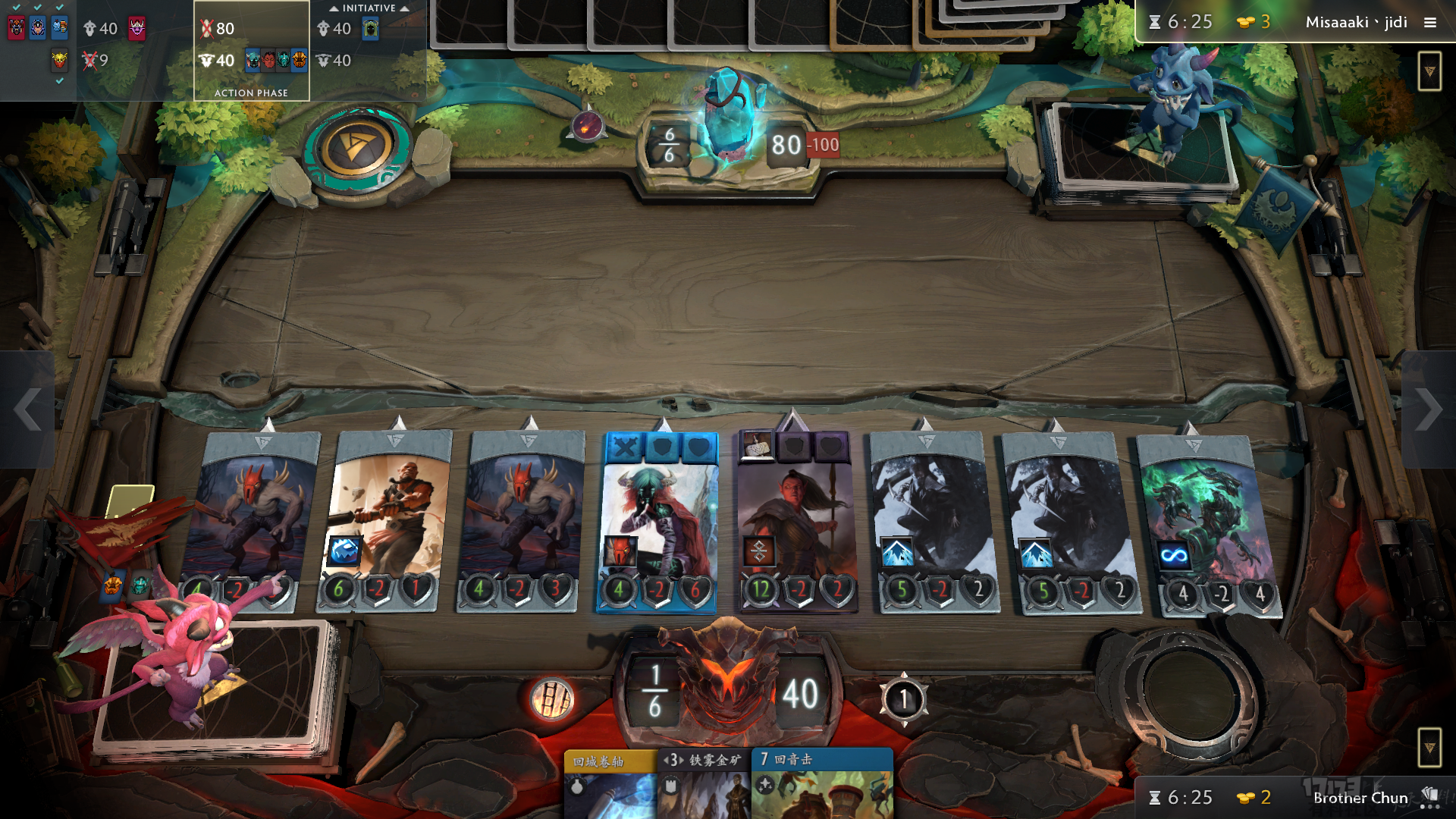
Task: Move to the lane on the right
Action: (x=1428, y=409)
